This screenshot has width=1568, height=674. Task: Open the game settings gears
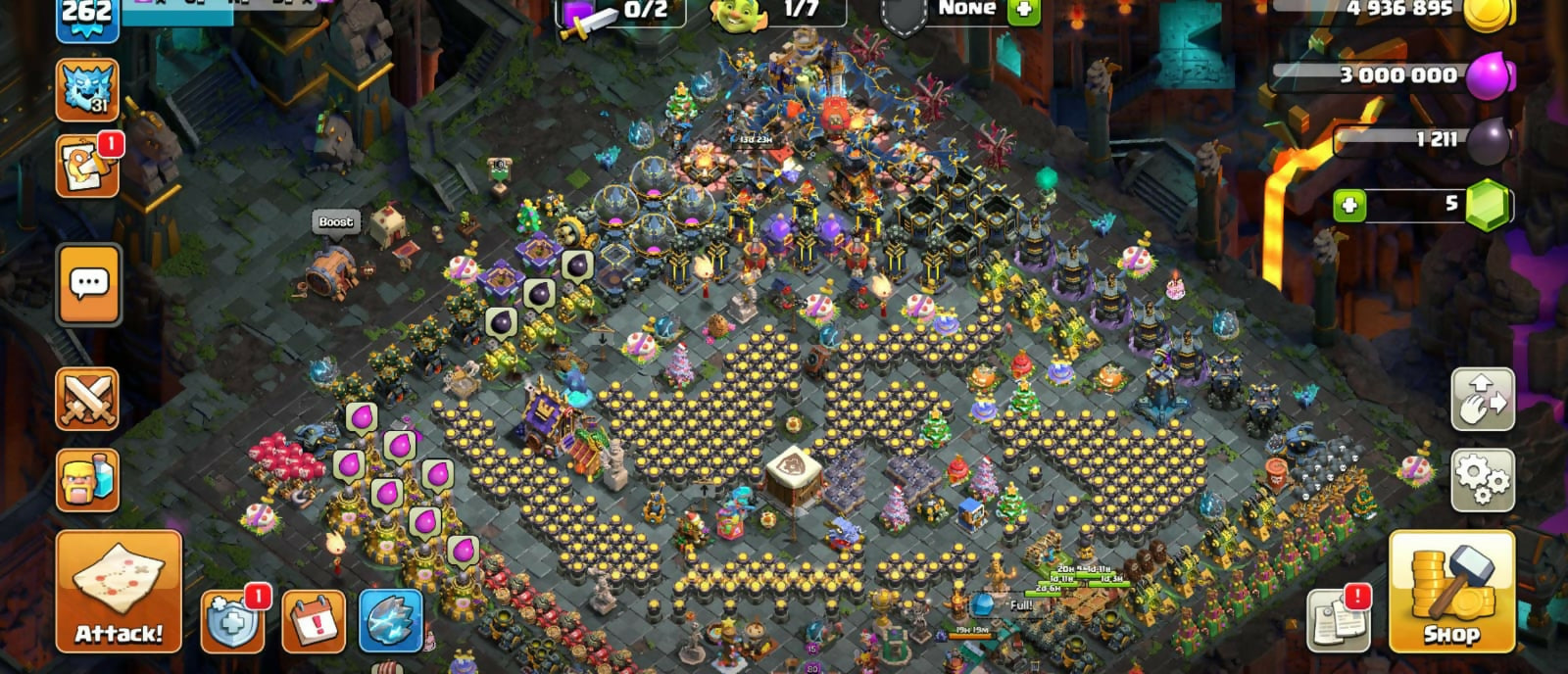click(x=1482, y=479)
